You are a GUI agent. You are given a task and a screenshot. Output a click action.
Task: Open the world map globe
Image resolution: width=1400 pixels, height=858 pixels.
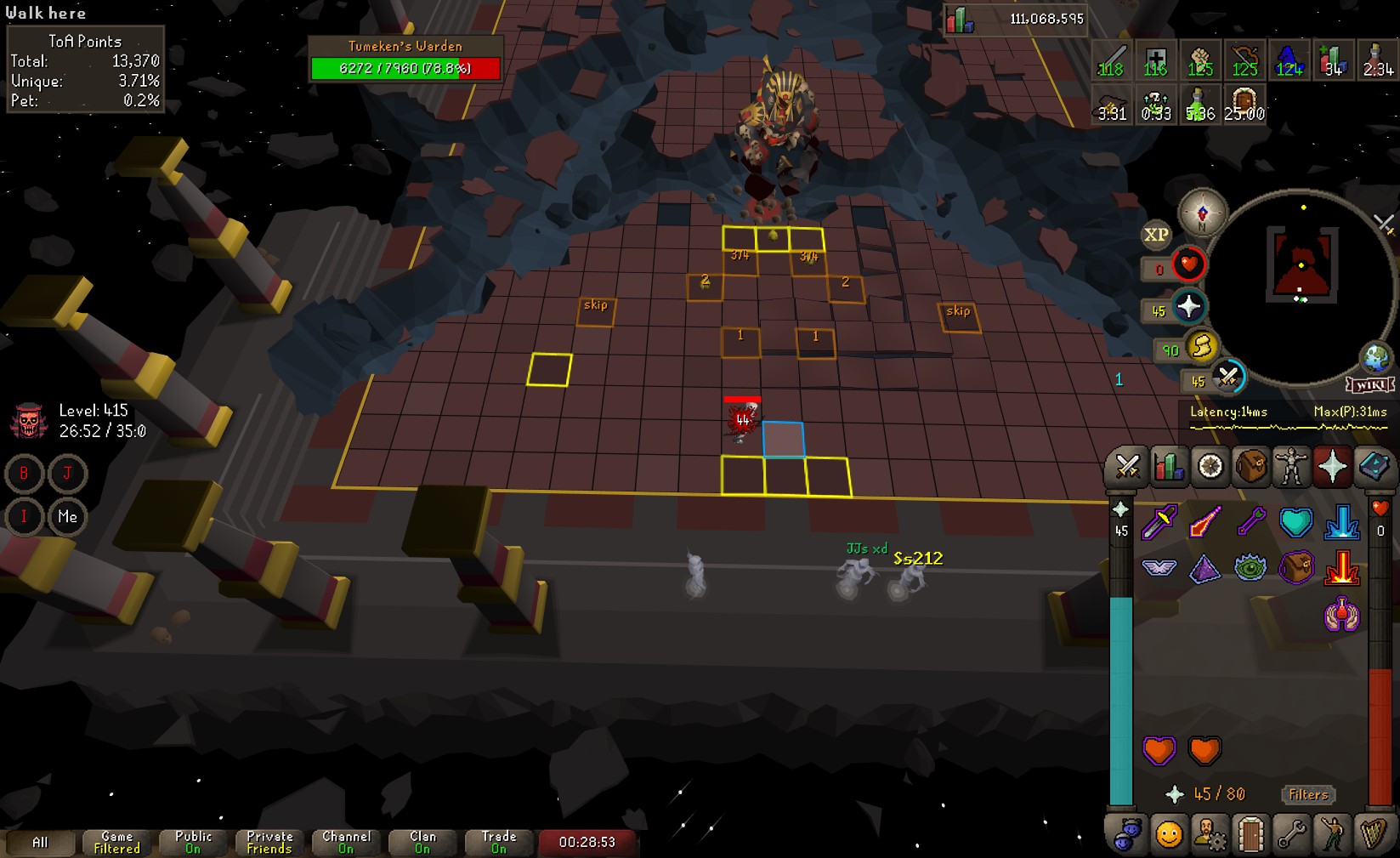1375,358
